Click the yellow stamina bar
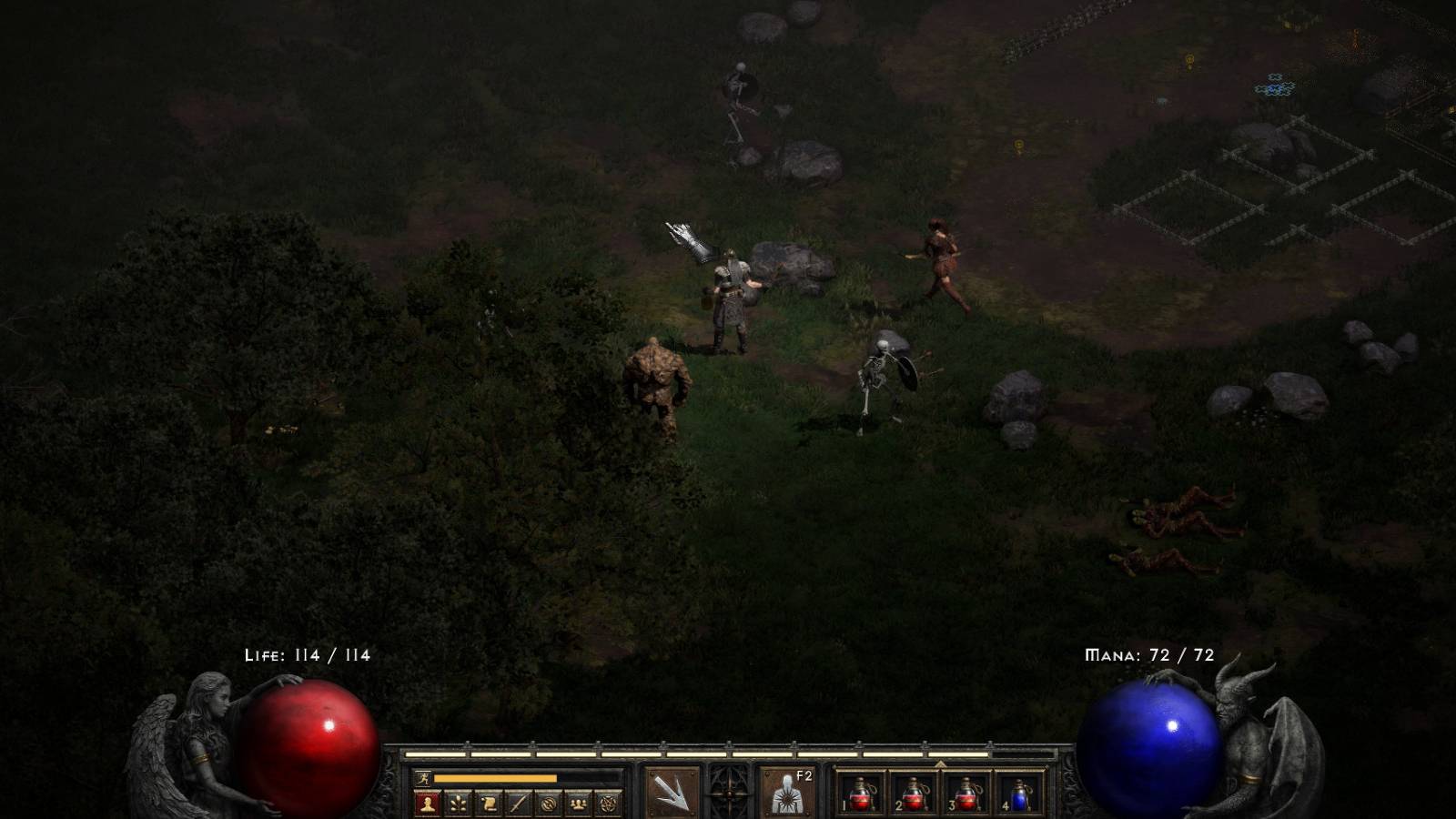Screen dimensions: 1456x819 (497, 777)
